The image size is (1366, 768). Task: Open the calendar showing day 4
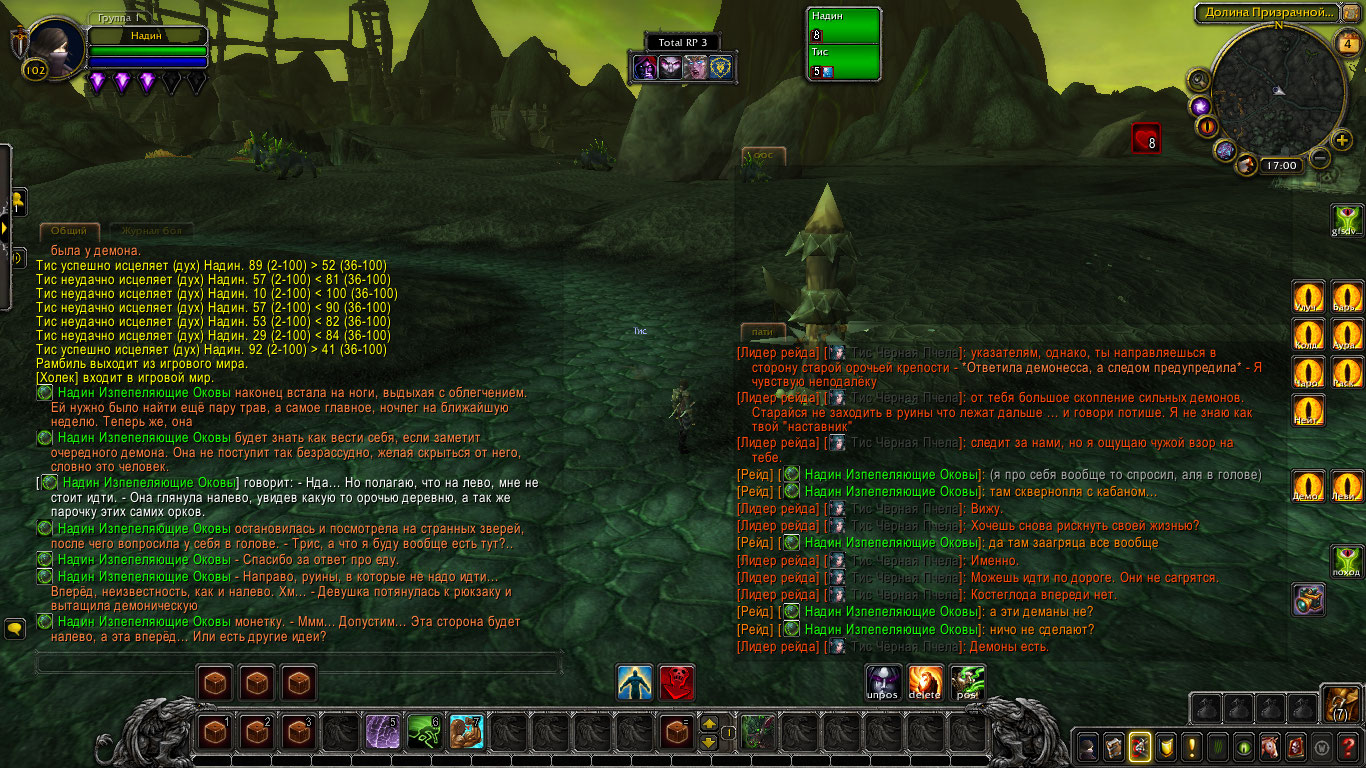click(1345, 44)
